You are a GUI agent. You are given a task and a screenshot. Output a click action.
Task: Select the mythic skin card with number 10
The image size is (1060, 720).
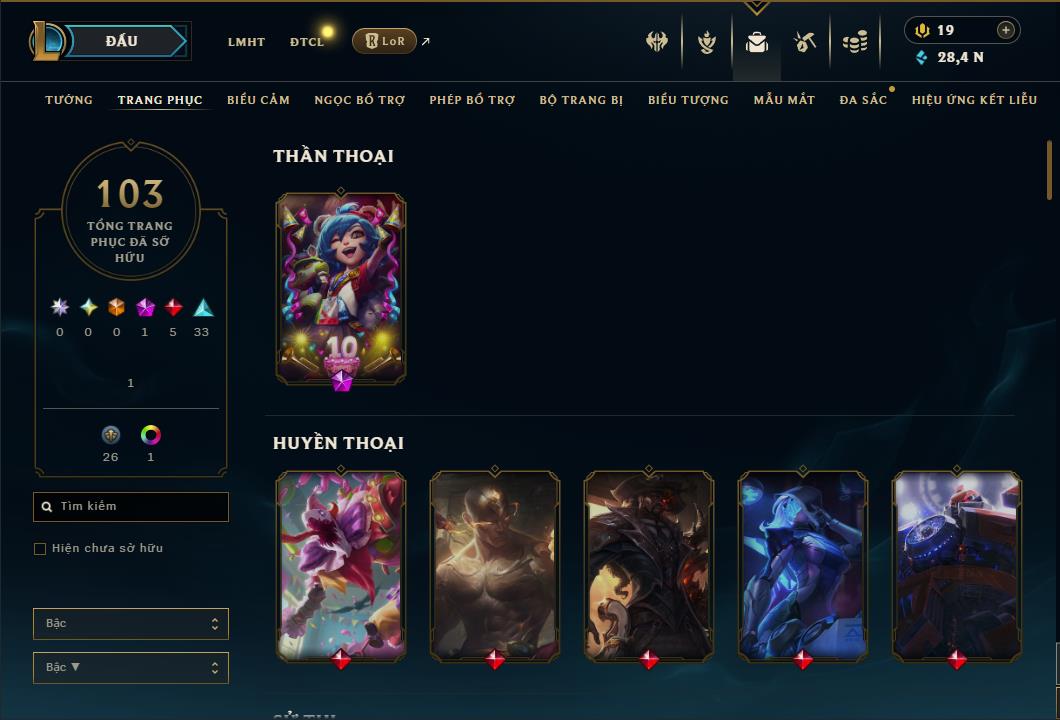pos(341,288)
